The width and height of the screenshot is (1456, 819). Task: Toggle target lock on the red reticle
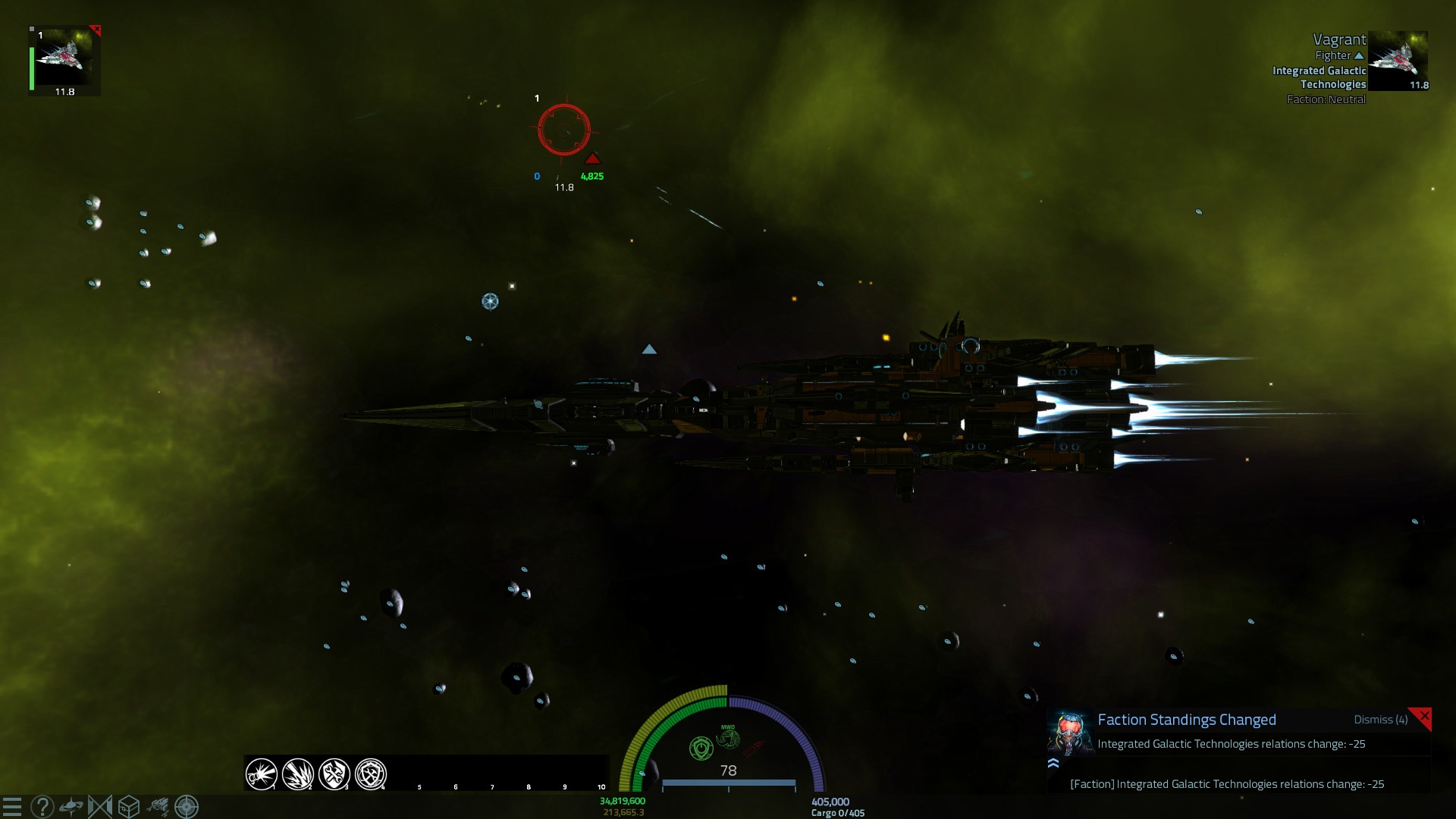point(564,130)
